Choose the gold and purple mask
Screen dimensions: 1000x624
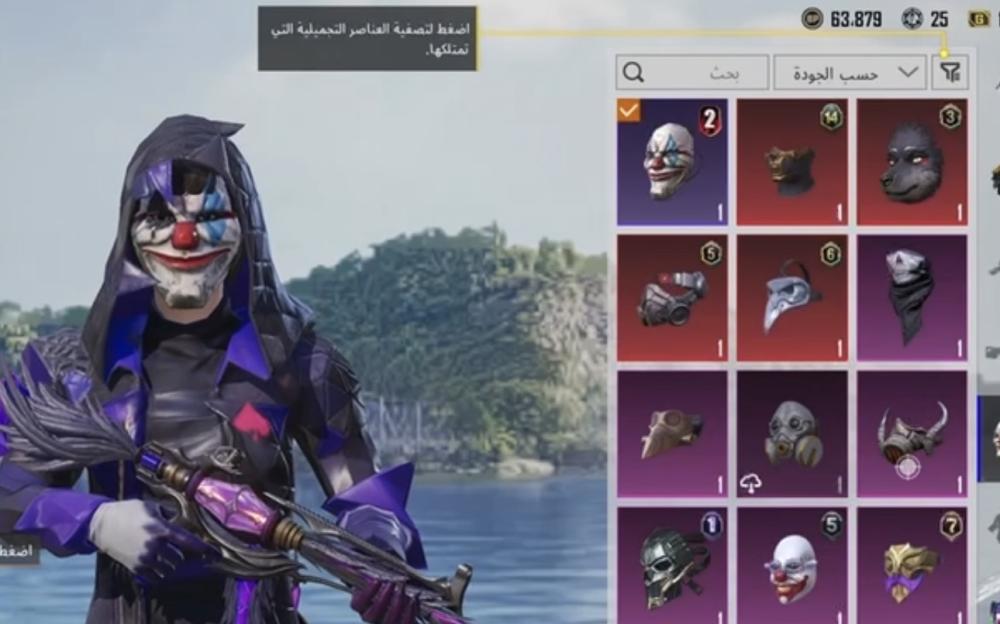point(912,566)
